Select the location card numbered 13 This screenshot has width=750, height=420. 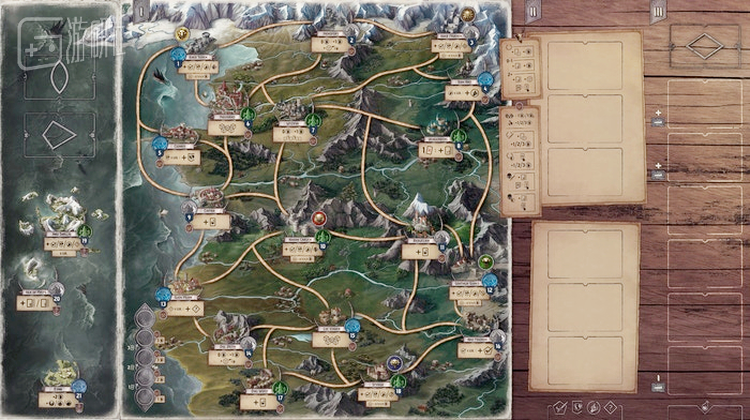coord(184,307)
